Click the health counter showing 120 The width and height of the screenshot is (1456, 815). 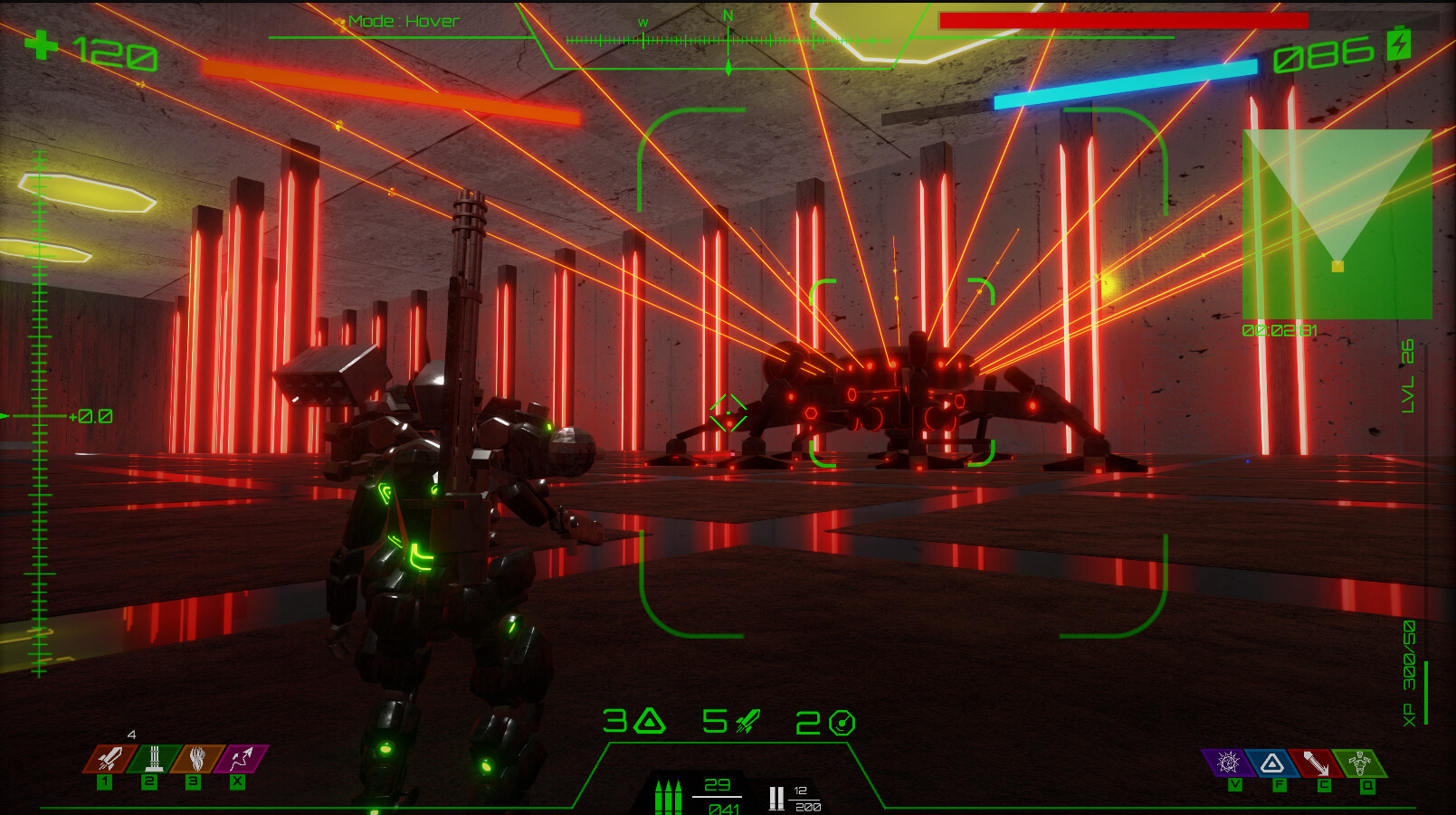coord(118,52)
